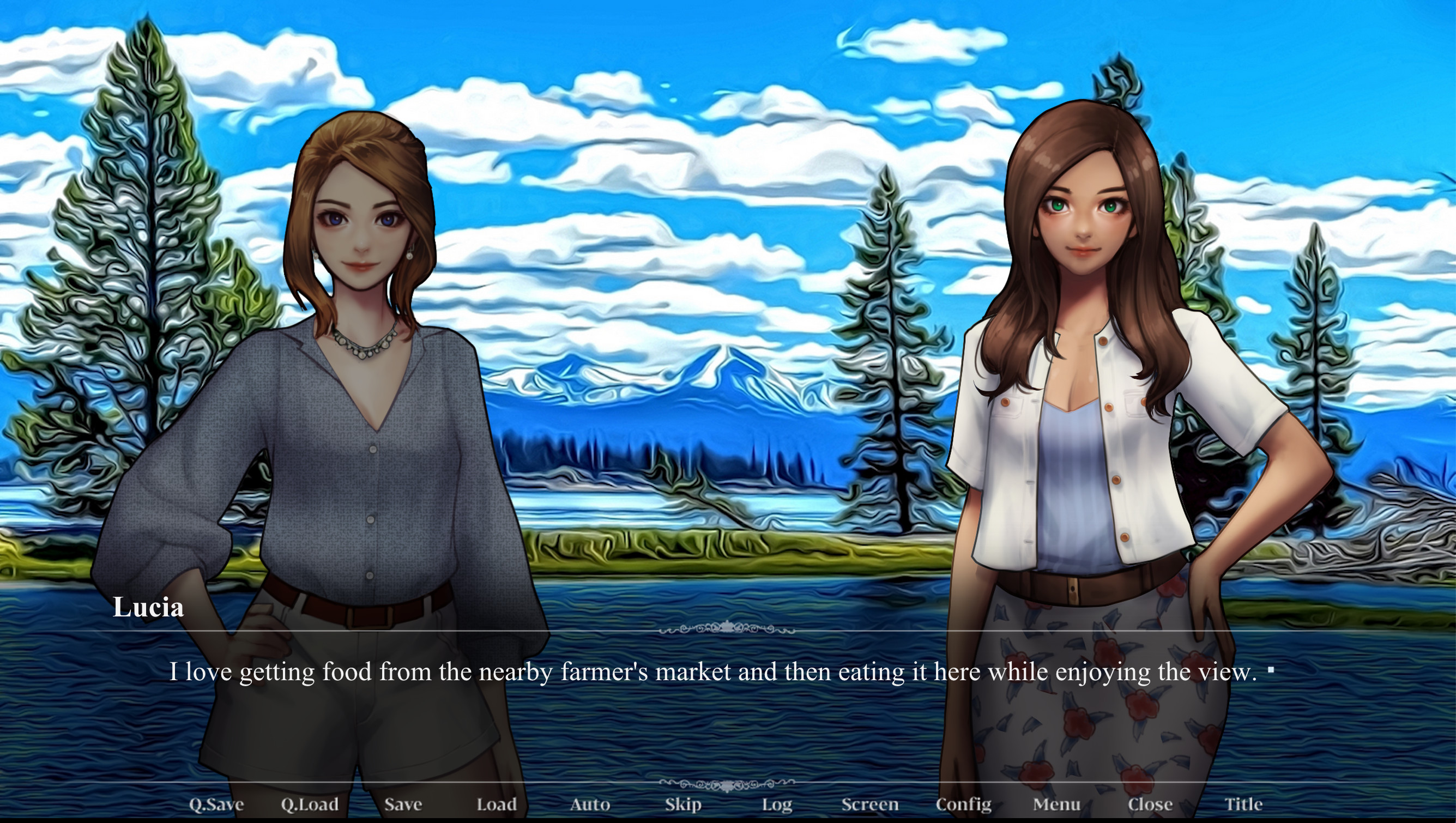The width and height of the screenshot is (1456, 823).
Task: Open the Load screen
Action: pyautogui.click(x=496, y=803)
